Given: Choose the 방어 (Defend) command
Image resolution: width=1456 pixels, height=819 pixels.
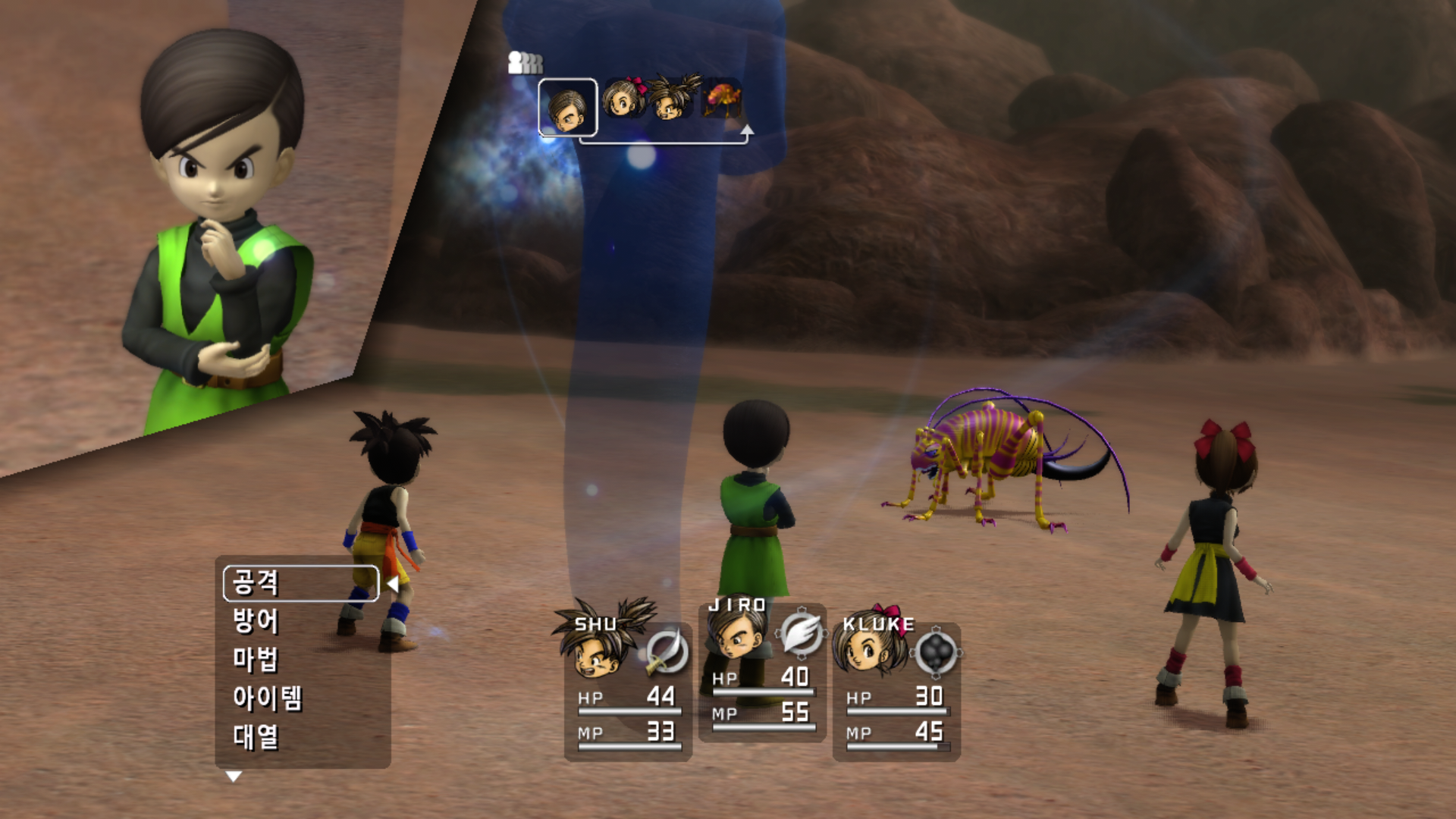Looking at the screenshot, I should coord(256,621).
